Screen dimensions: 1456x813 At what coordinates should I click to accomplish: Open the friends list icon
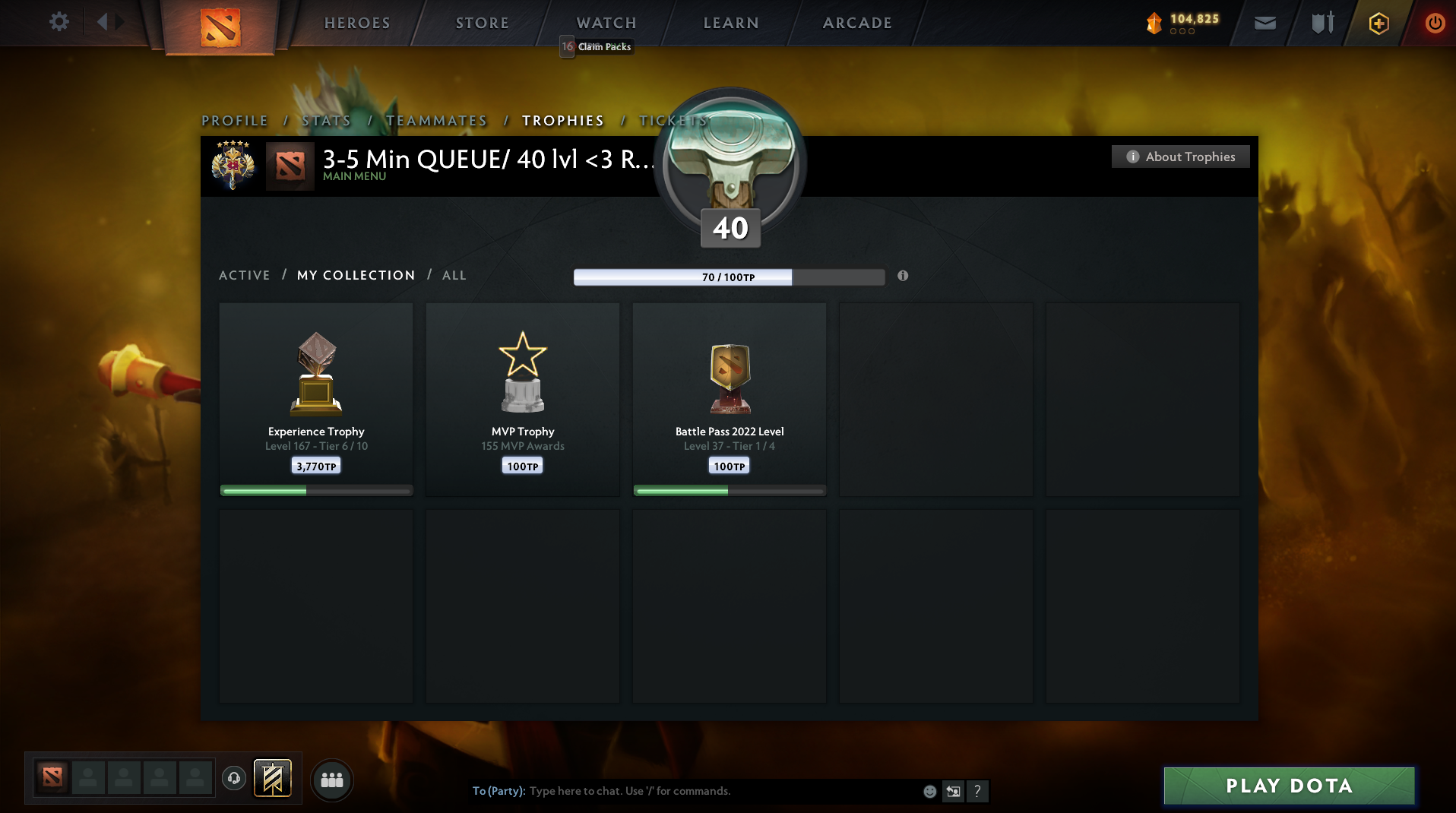[331, 780]
